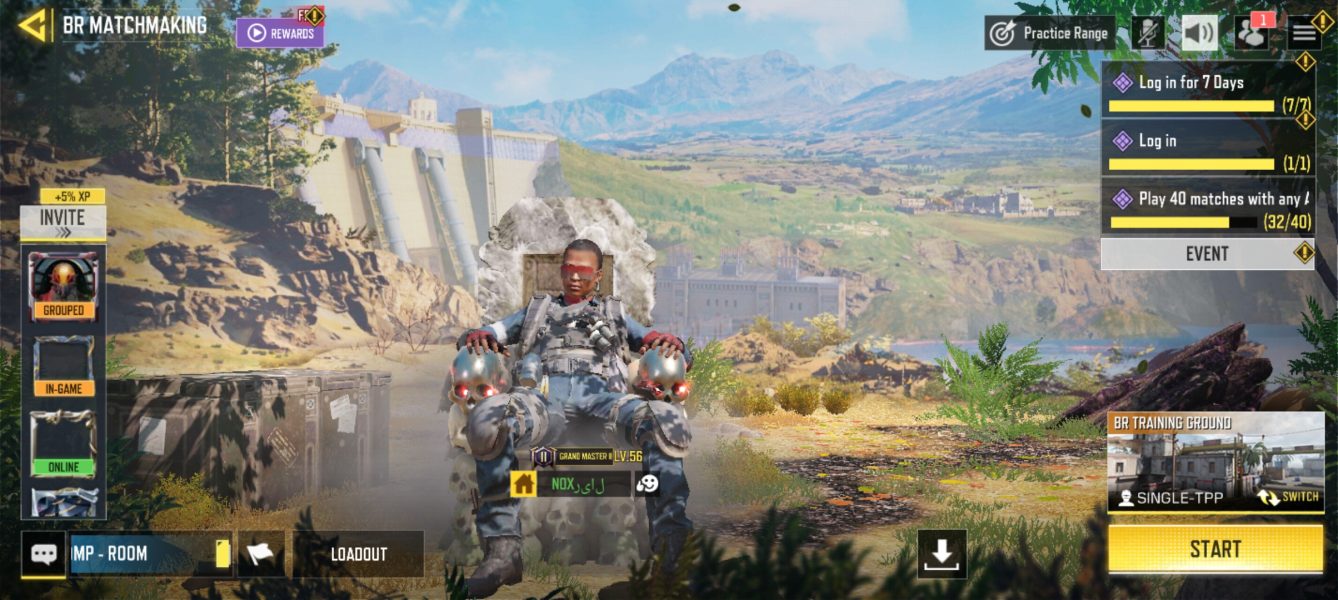Screen dimensions: 1338x600
Task: Go back using the yellow arrow
Action: coord(33,25)
